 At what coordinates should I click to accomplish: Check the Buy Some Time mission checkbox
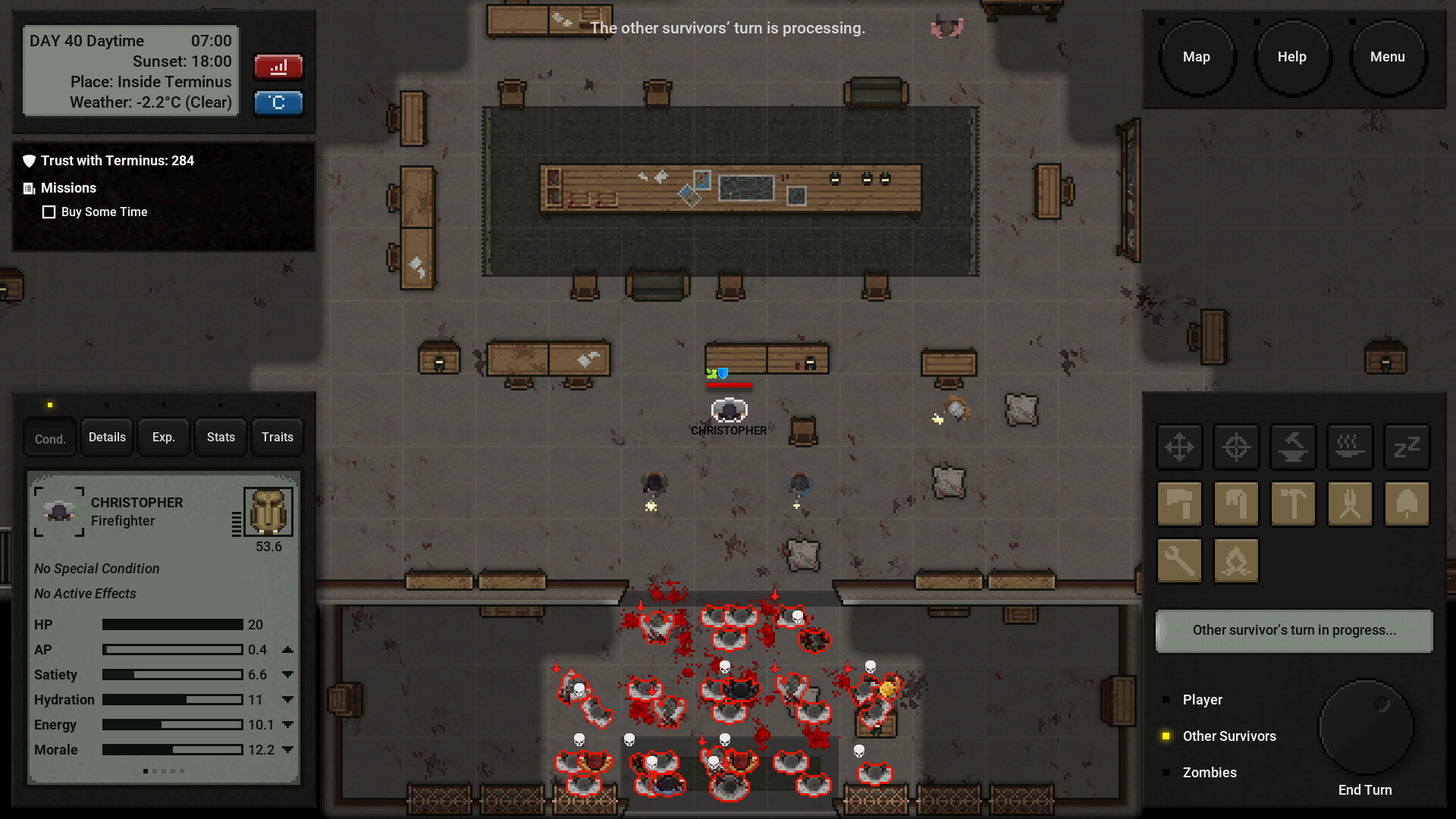(x=49, y=212)
